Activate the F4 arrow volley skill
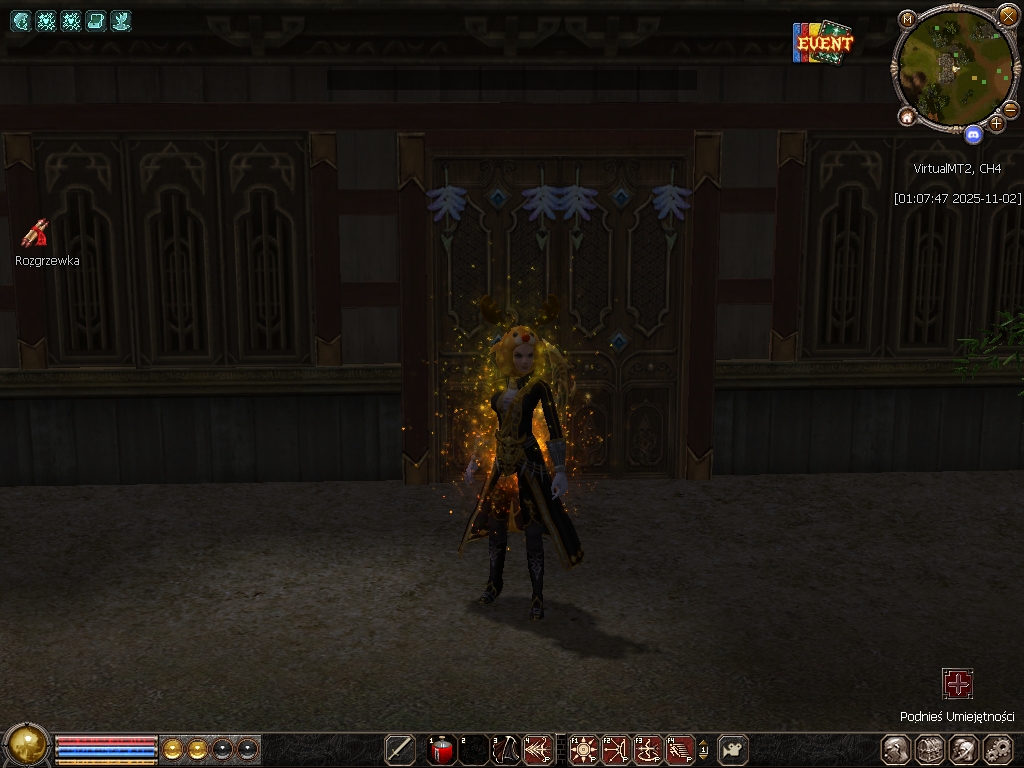The image size is (1024, 768). tap(680, 750)
